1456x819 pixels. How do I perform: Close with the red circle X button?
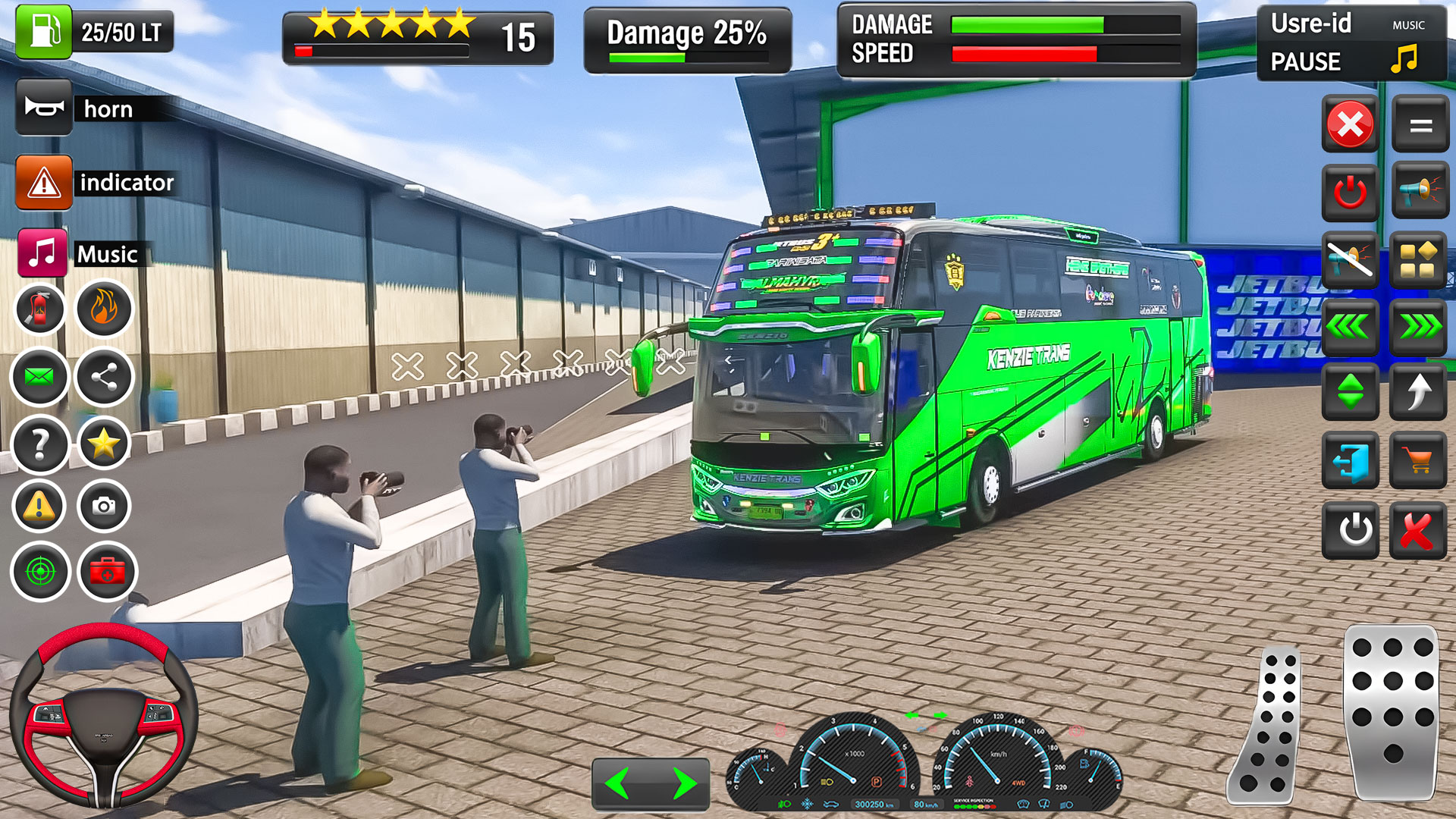(1350, 124)
